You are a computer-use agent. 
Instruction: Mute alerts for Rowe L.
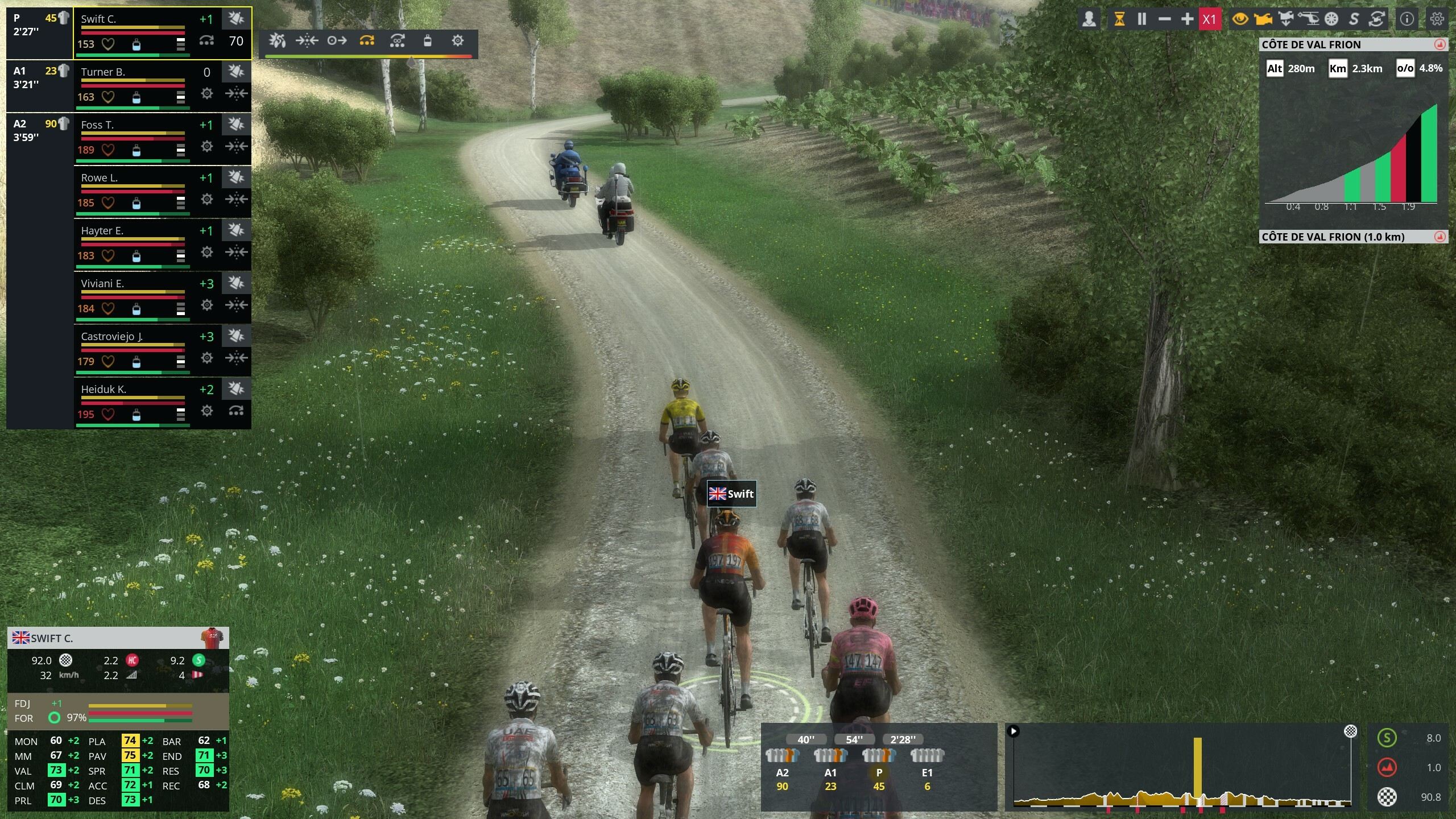(235, 177)
